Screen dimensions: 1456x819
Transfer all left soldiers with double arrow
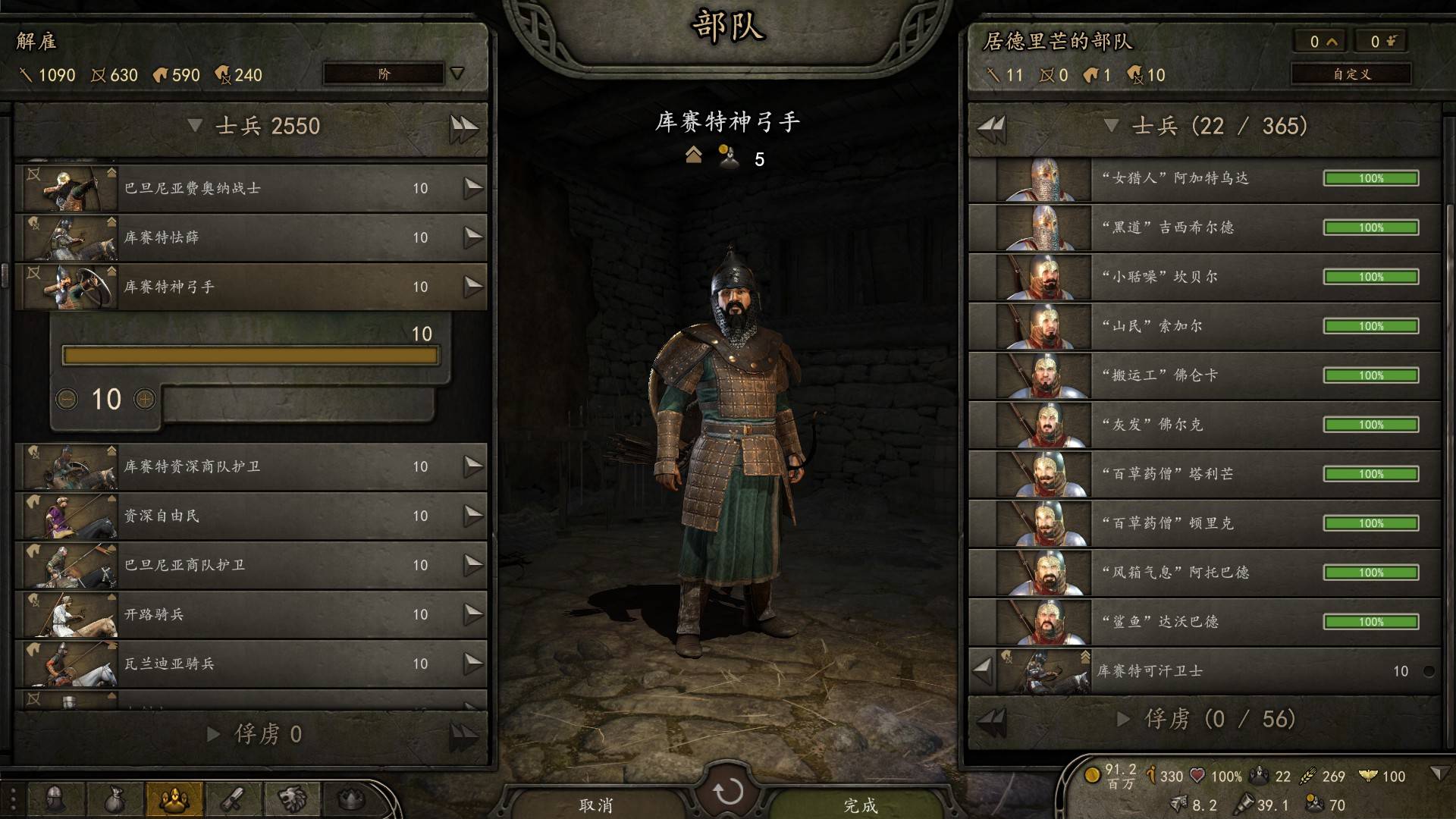[x=463, y=127]
